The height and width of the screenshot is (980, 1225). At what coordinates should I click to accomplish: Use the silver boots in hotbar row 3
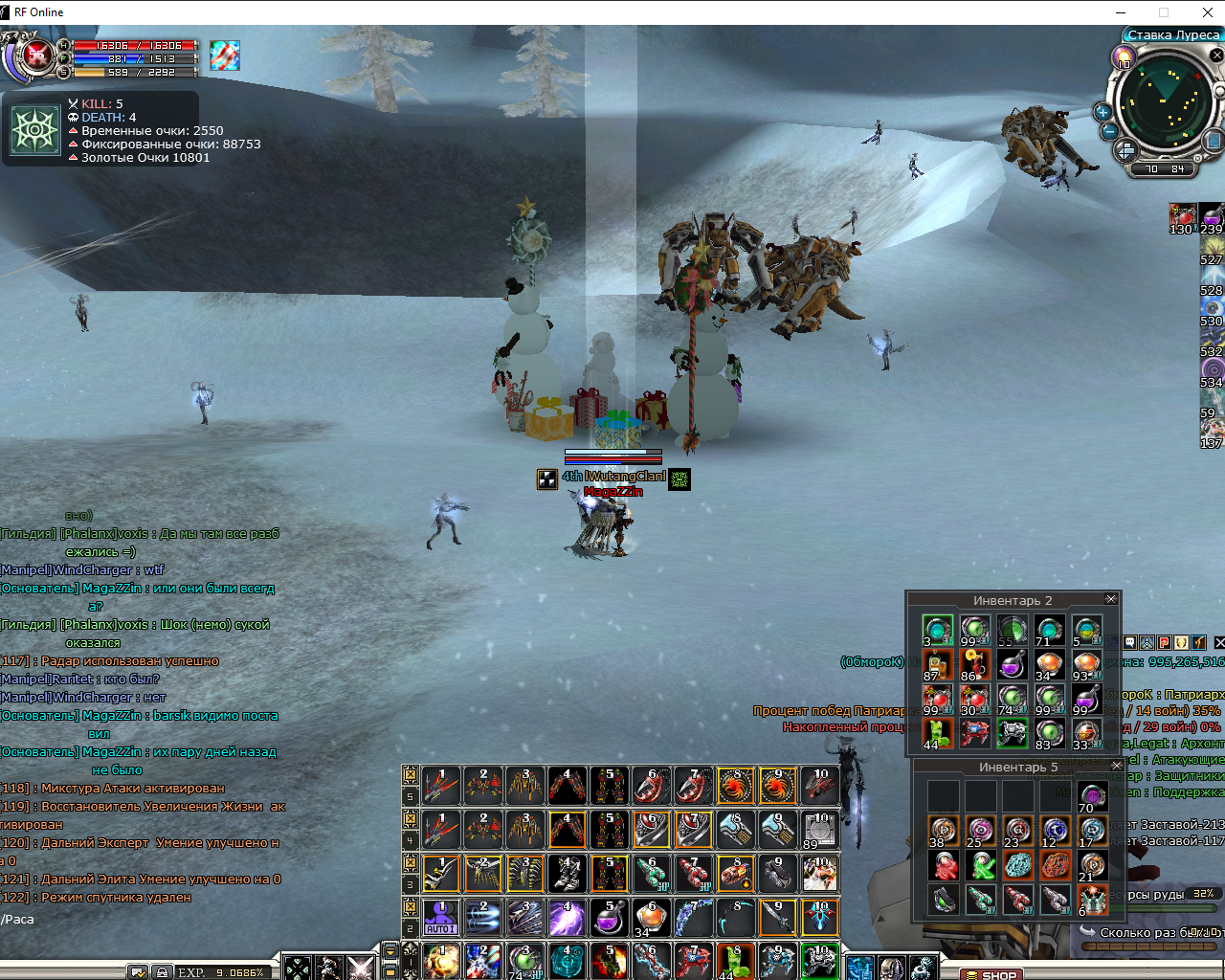coord(567,874)
